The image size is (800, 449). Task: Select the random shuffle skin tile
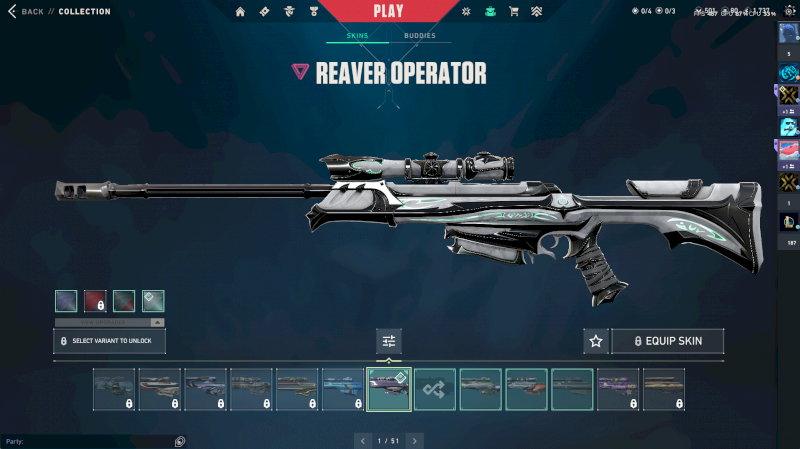coord(435,389)
